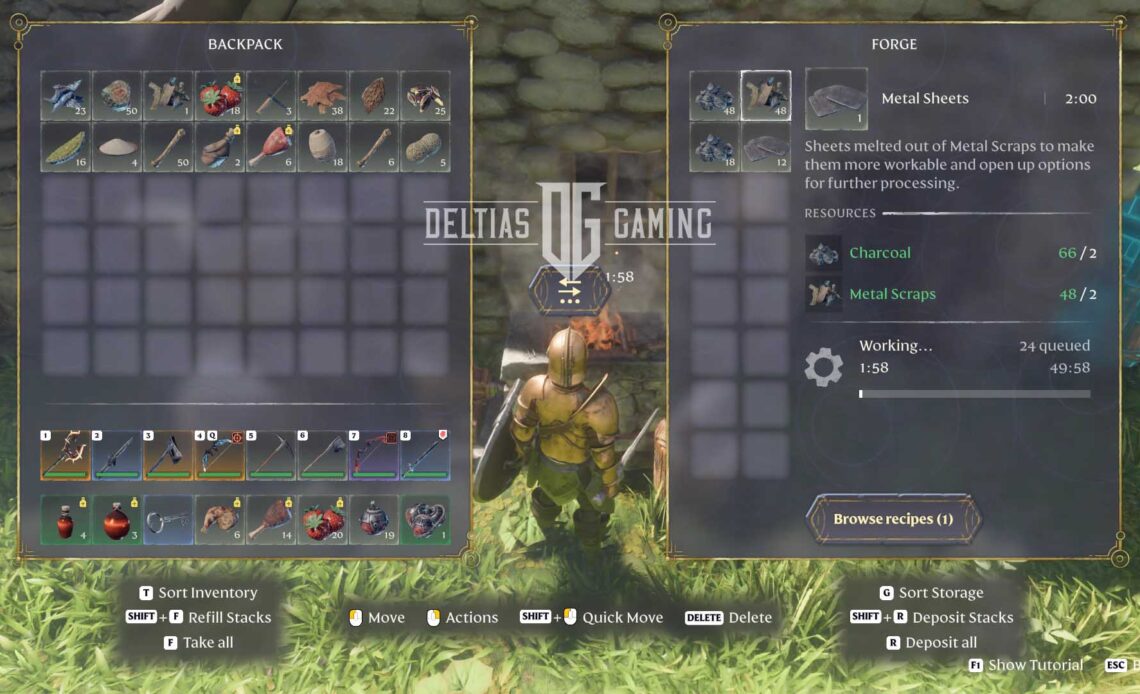
Task: Open Browse recipes in the forge
Action: [893, 519]
